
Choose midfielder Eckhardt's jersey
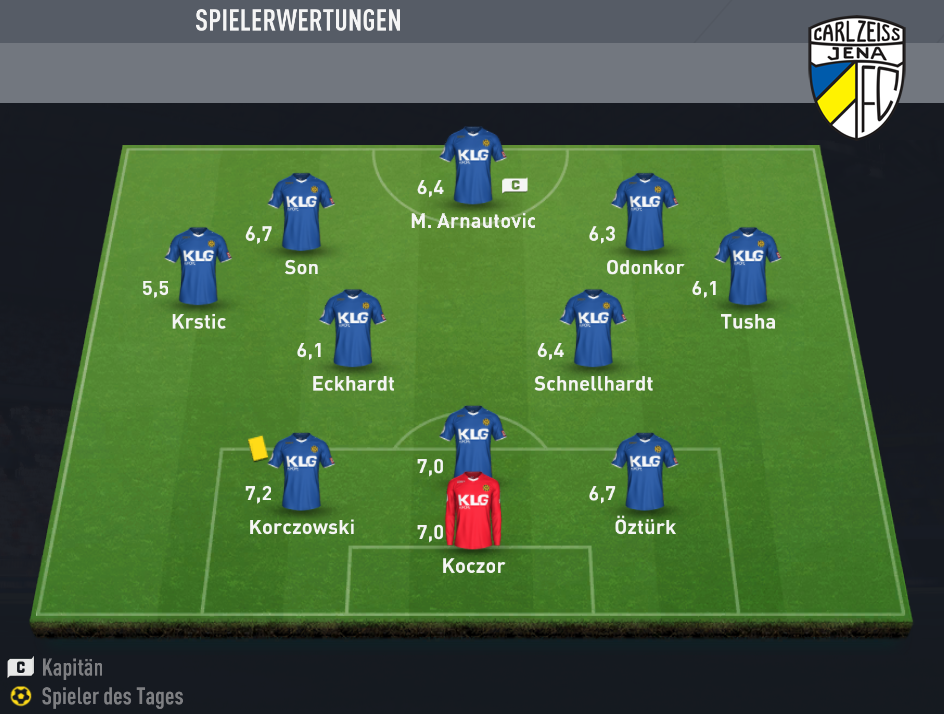tap(352, 327)
